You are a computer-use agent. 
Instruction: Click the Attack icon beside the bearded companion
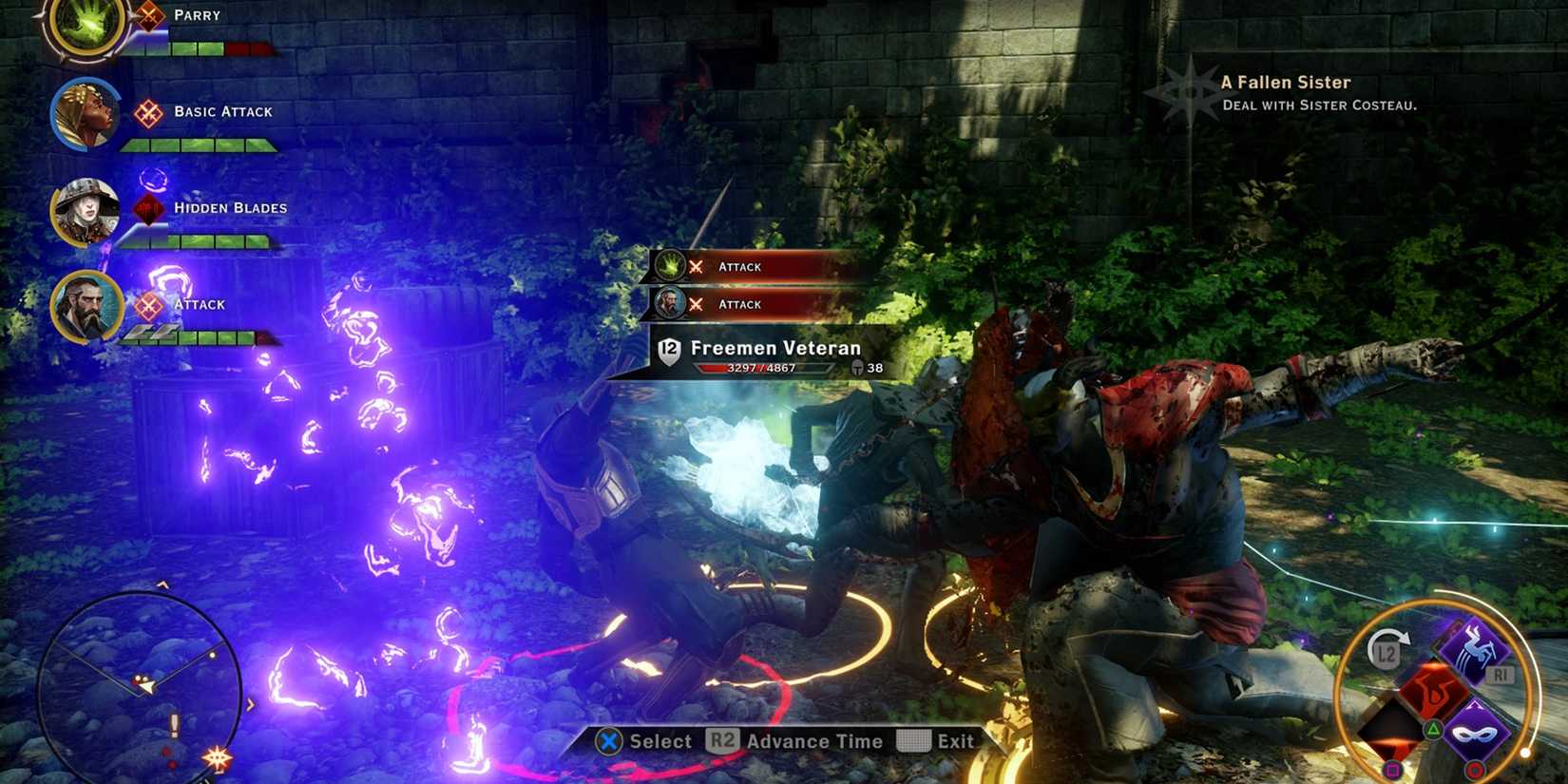click(x=148, y=304)
